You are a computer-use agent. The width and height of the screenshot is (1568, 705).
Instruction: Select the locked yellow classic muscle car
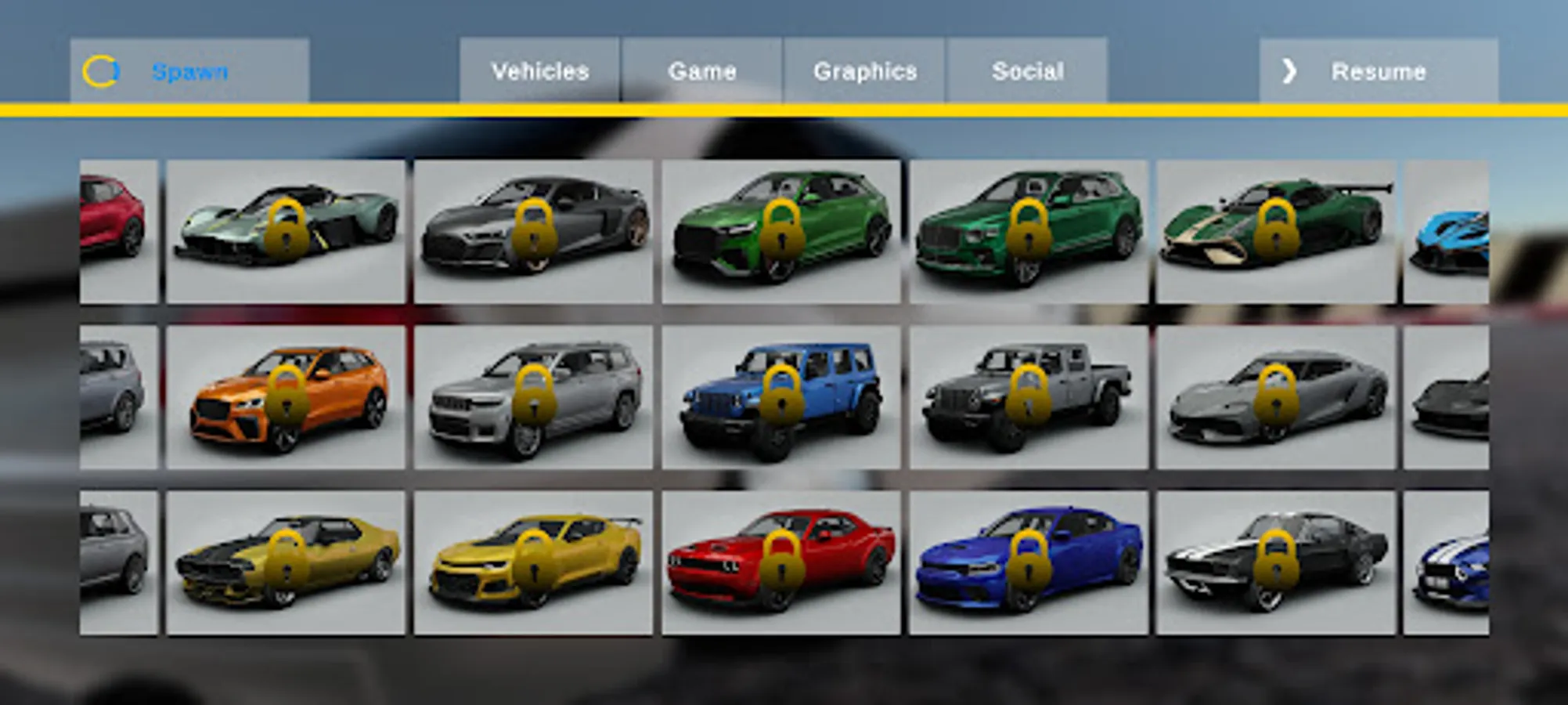point(286,562)
